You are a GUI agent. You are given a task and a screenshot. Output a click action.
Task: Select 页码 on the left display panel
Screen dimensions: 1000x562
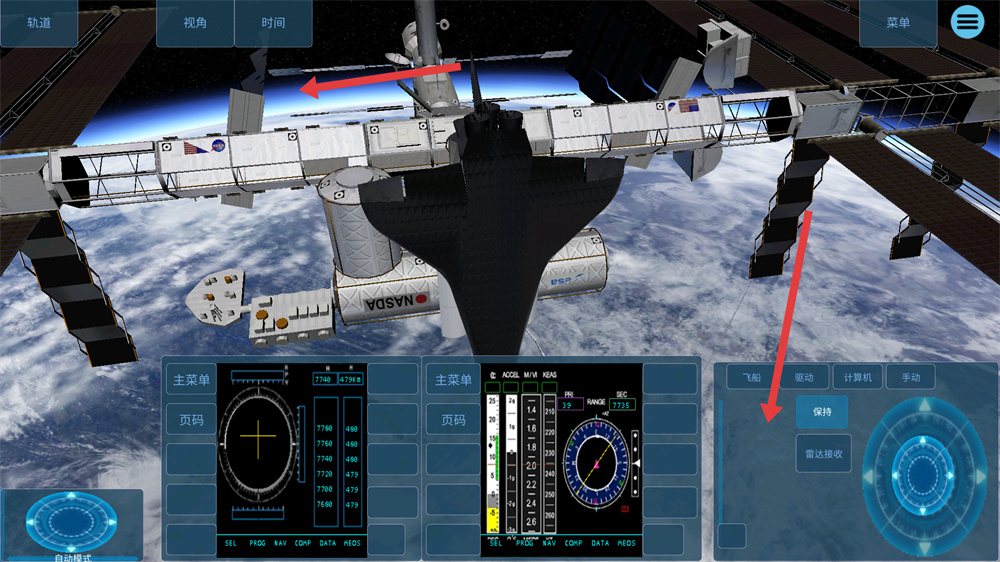click(x=191, y=420)
